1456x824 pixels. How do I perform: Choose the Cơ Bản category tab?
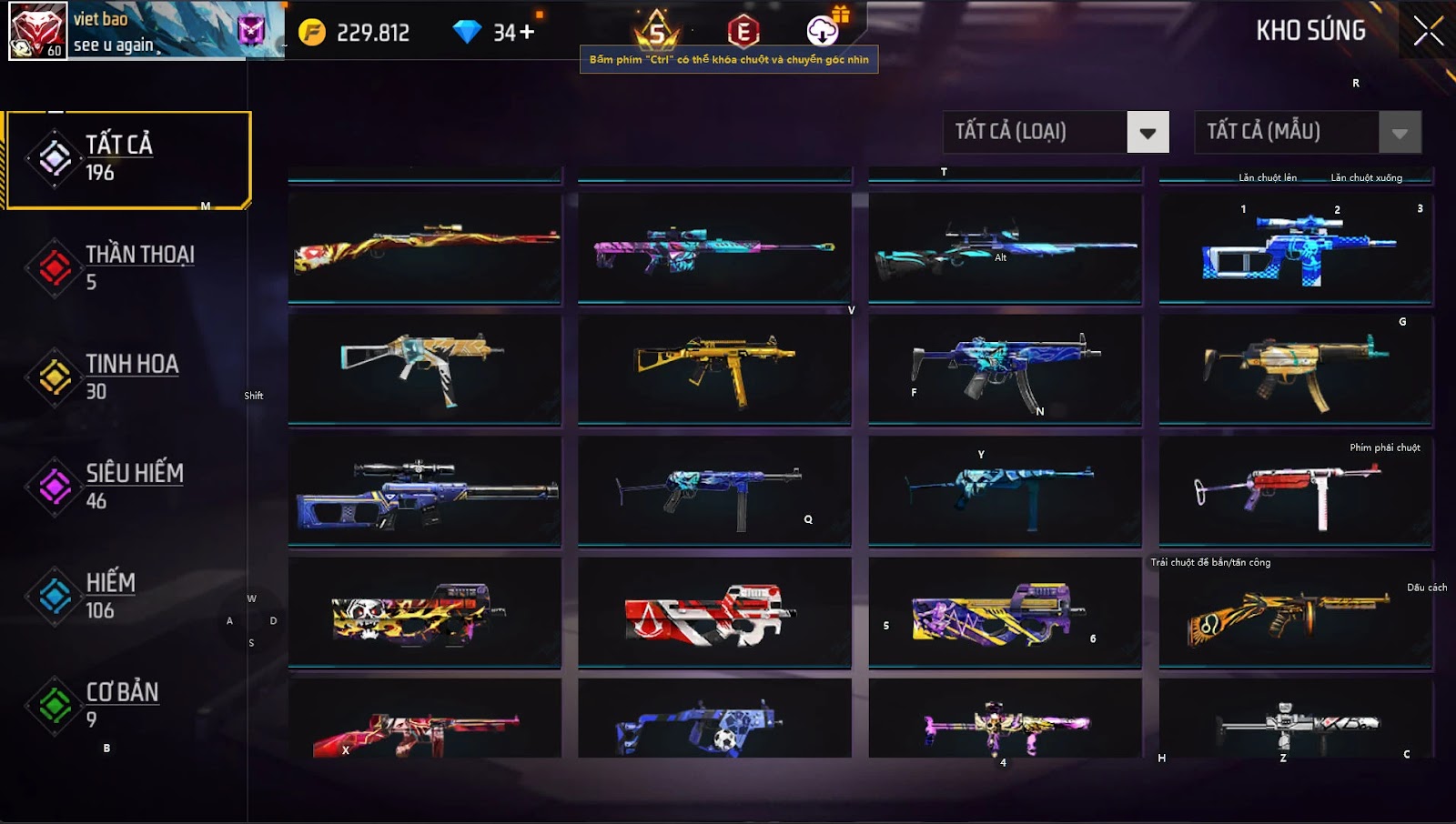click(126, 705)
